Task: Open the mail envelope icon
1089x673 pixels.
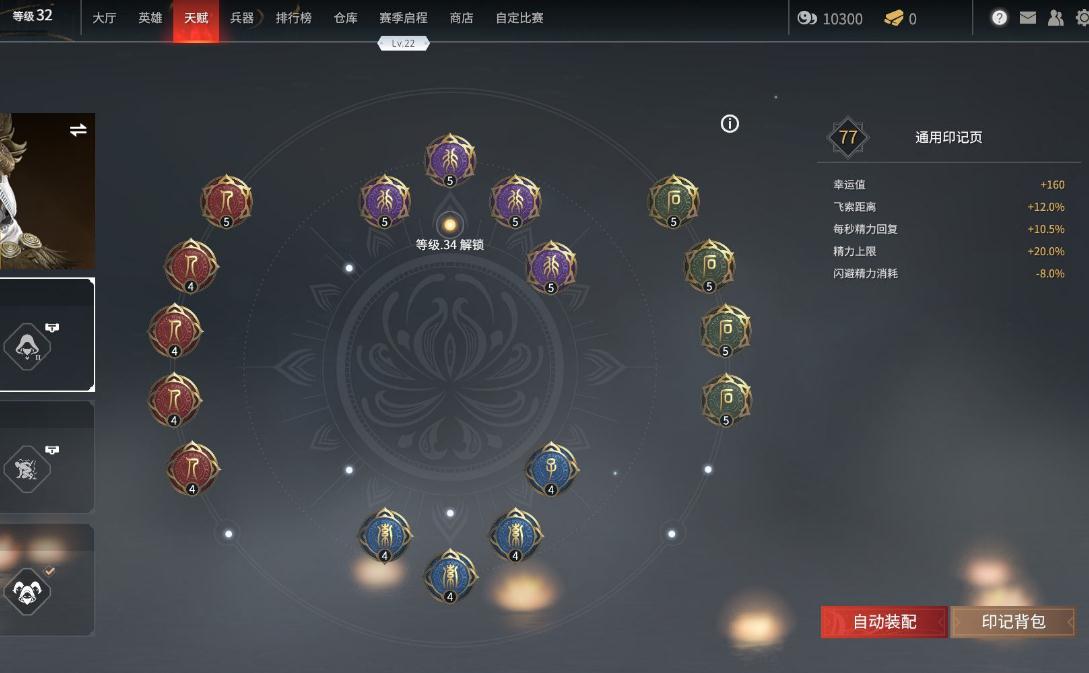Action: pos(1027,18)
